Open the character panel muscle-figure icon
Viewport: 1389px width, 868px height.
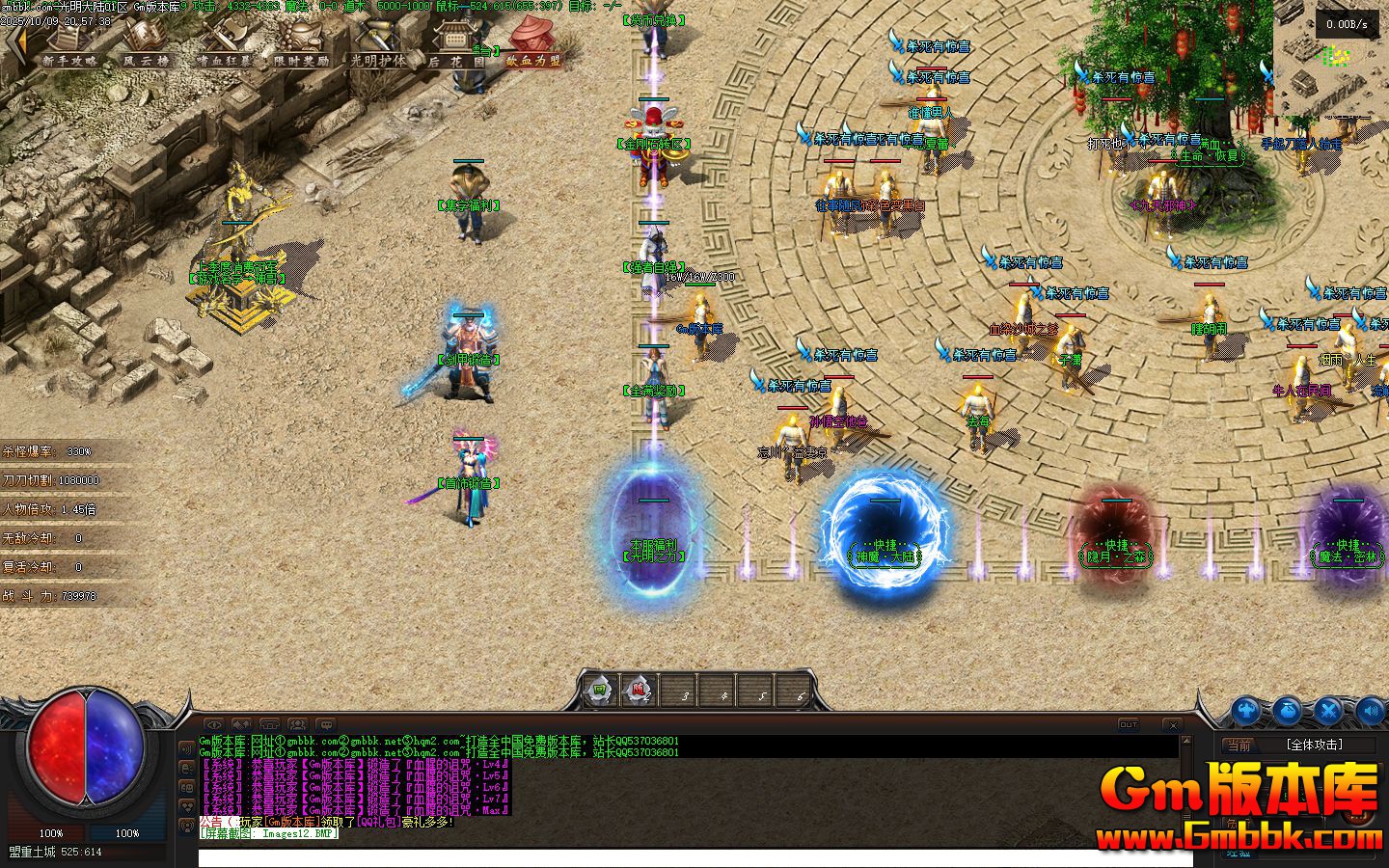[1245, 712]
